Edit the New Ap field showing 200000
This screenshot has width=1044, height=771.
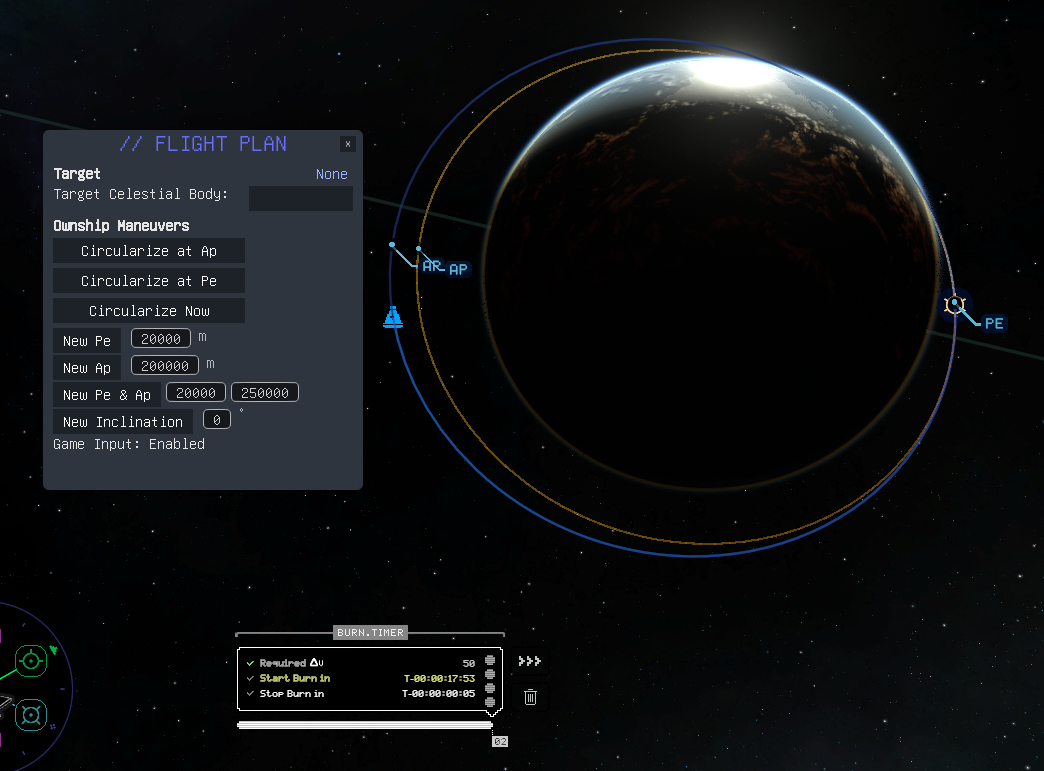(x=164, y=366)
